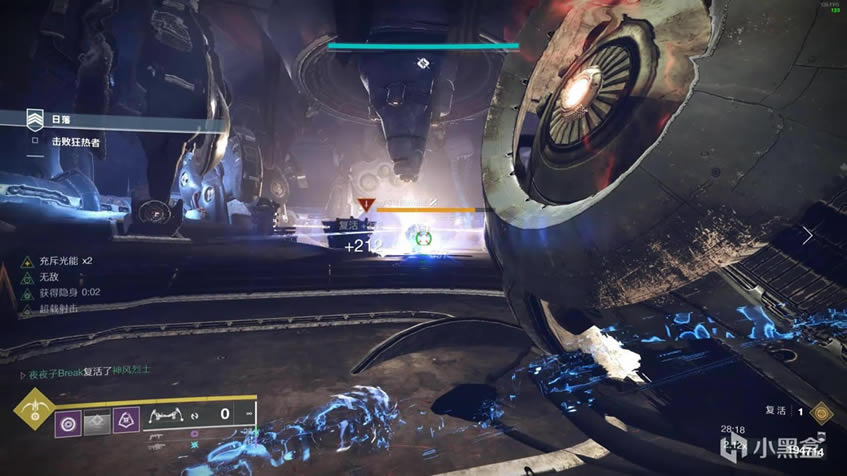Click the boss diamond marker under health bar
The image size is (847, 476).
(423, 63)
